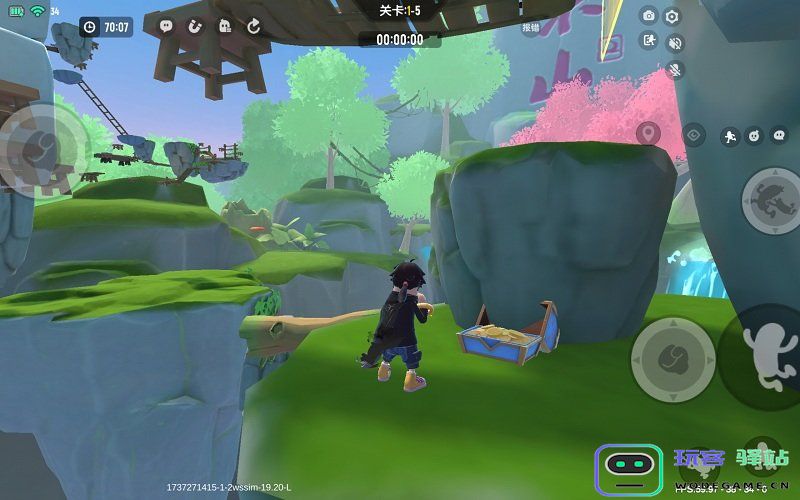Open the emoji face expressions icon

tap(755, 135)
